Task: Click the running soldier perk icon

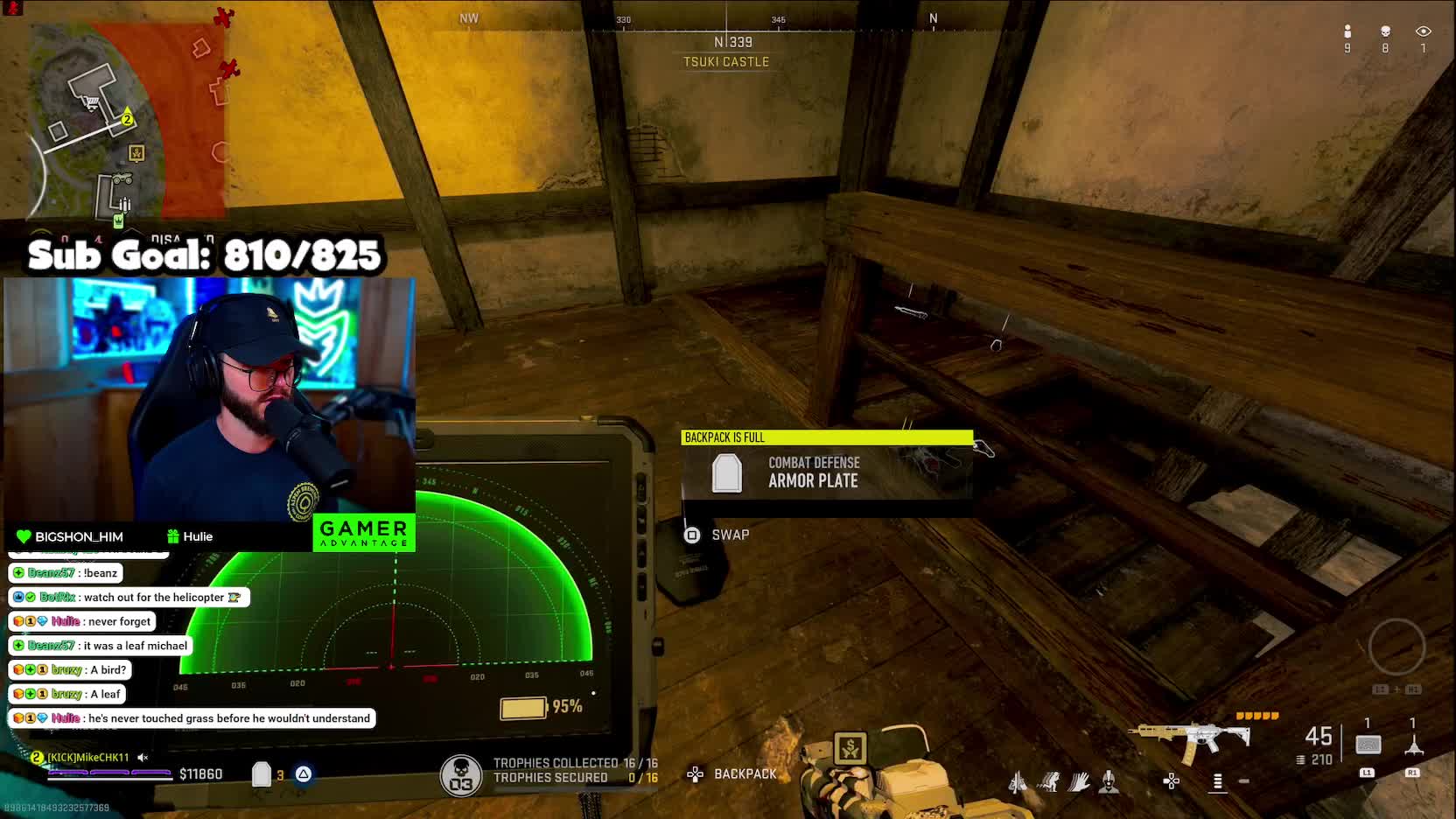Action: [x=1049, y=781]
